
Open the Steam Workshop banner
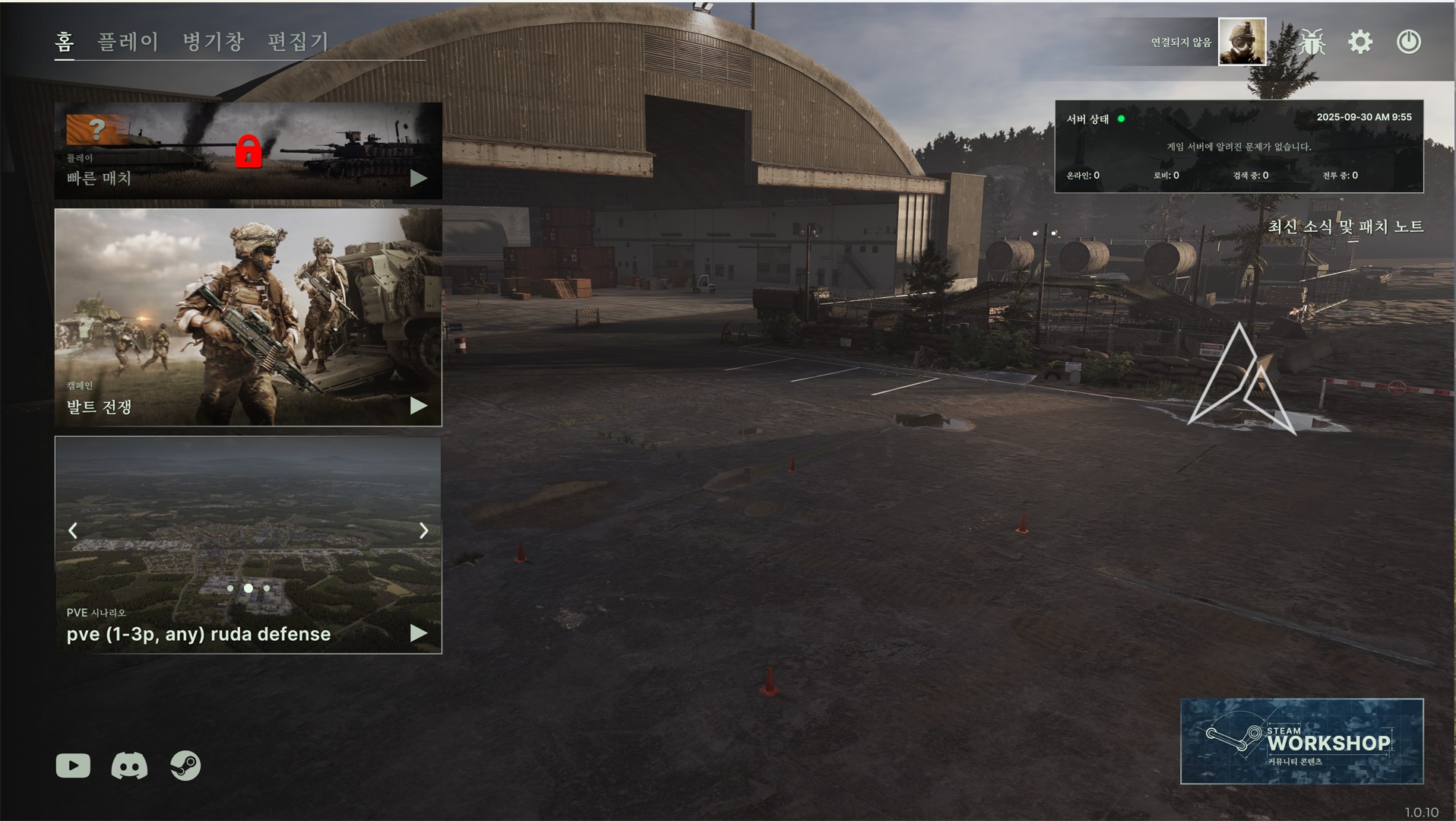(1301, 741)
